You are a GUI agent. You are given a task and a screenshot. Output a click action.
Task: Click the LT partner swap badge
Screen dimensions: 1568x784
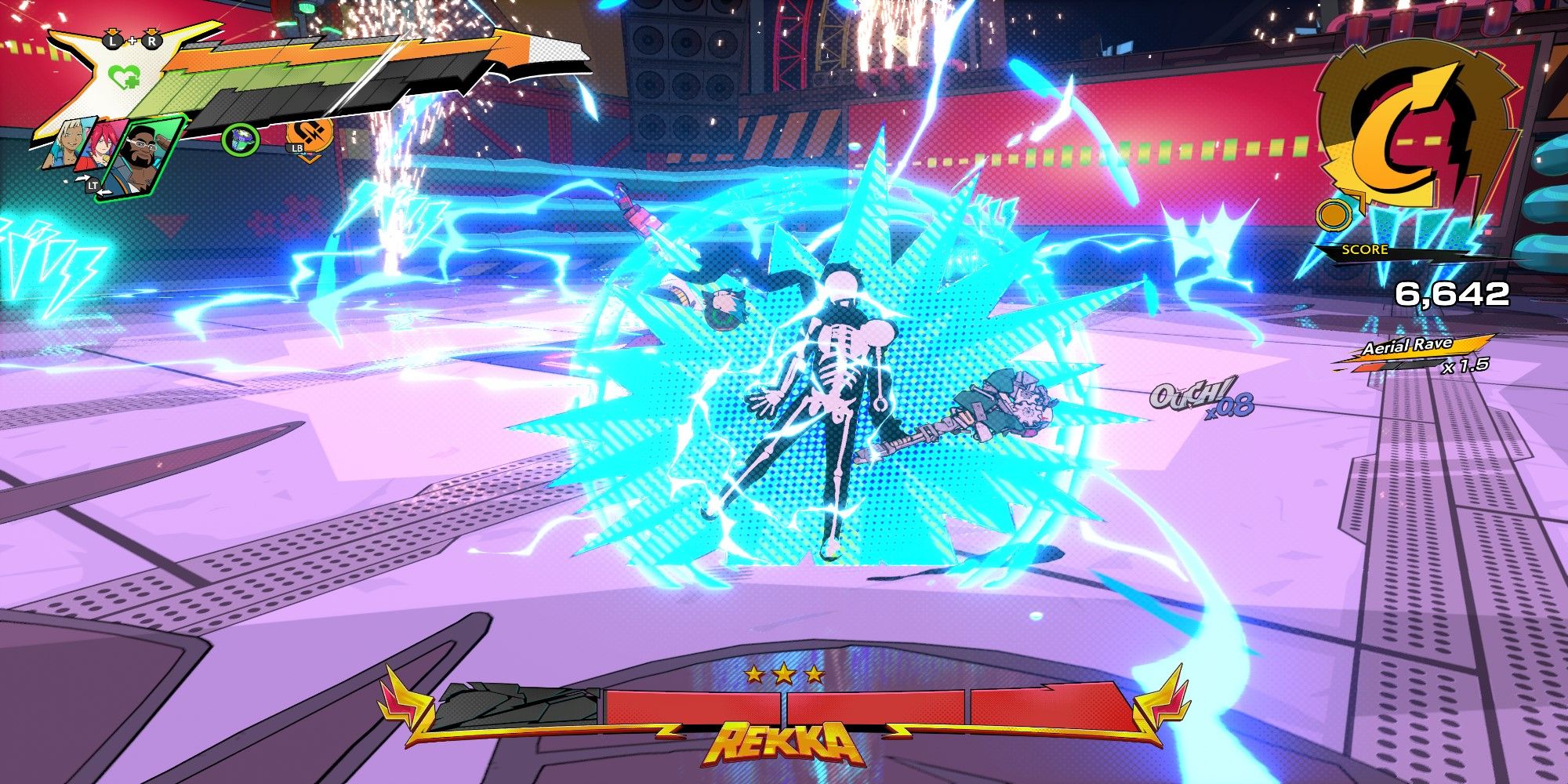point(93,186)
